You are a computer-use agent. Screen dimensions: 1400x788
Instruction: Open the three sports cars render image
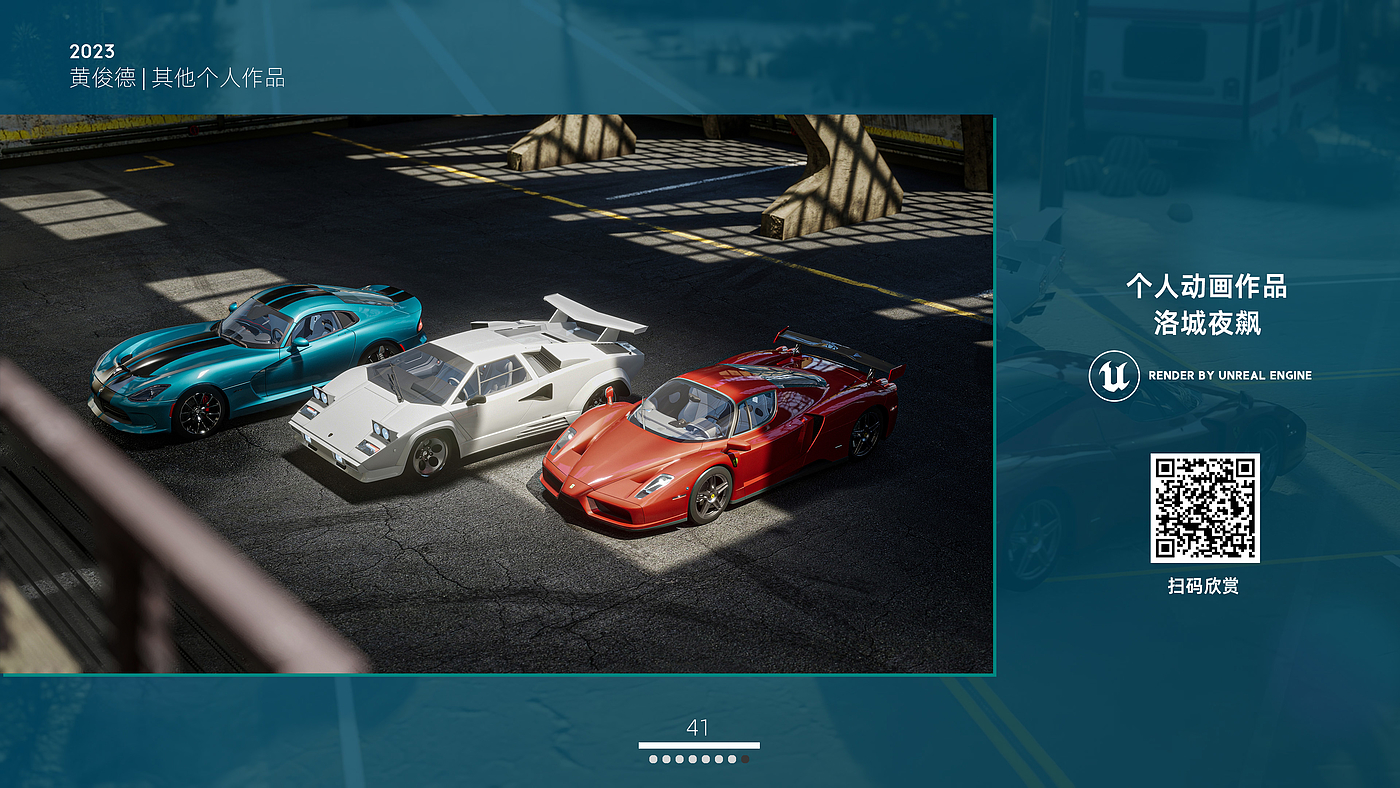(497, 394)
